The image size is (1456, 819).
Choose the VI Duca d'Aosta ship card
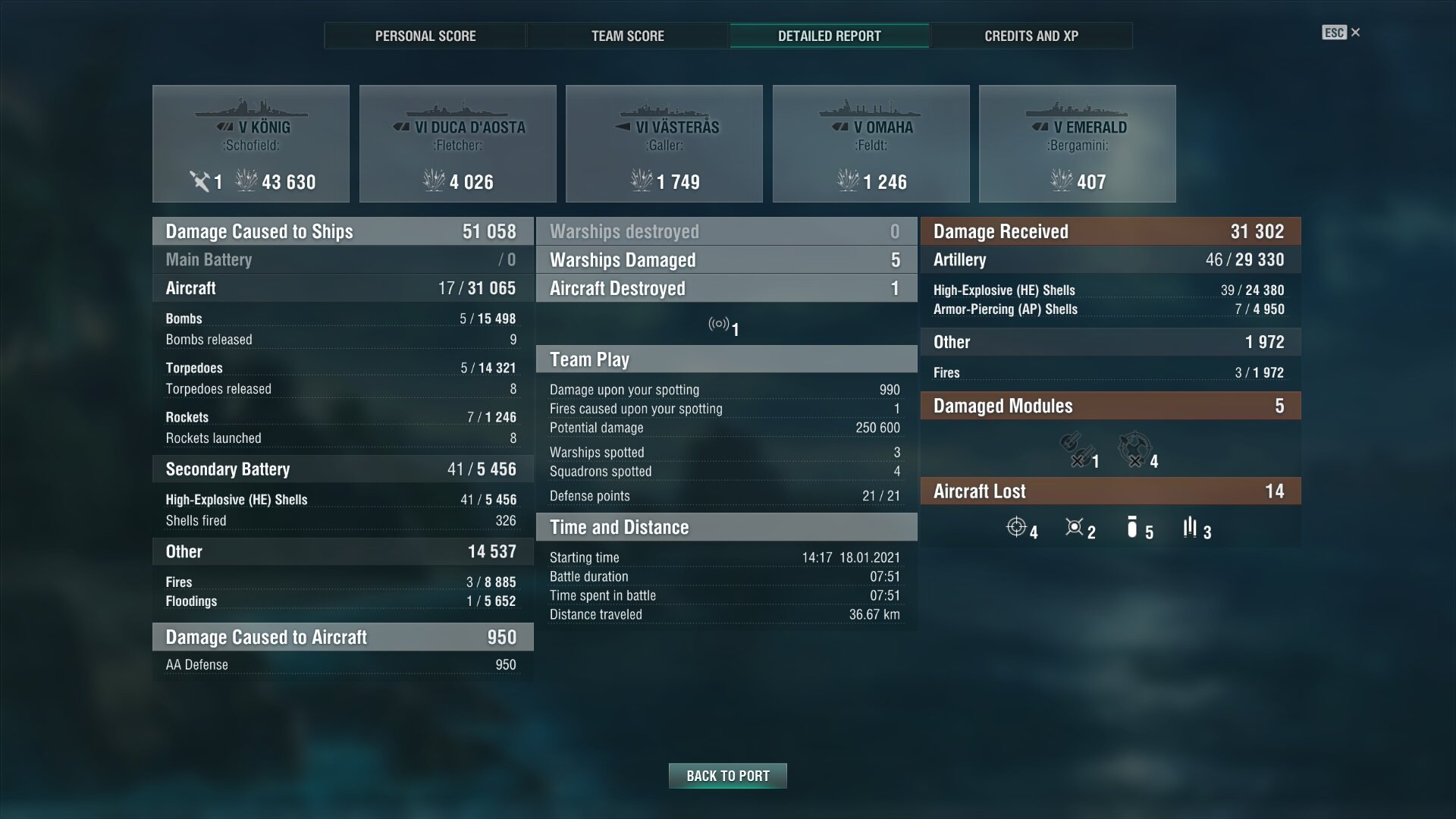click(458, 144)
